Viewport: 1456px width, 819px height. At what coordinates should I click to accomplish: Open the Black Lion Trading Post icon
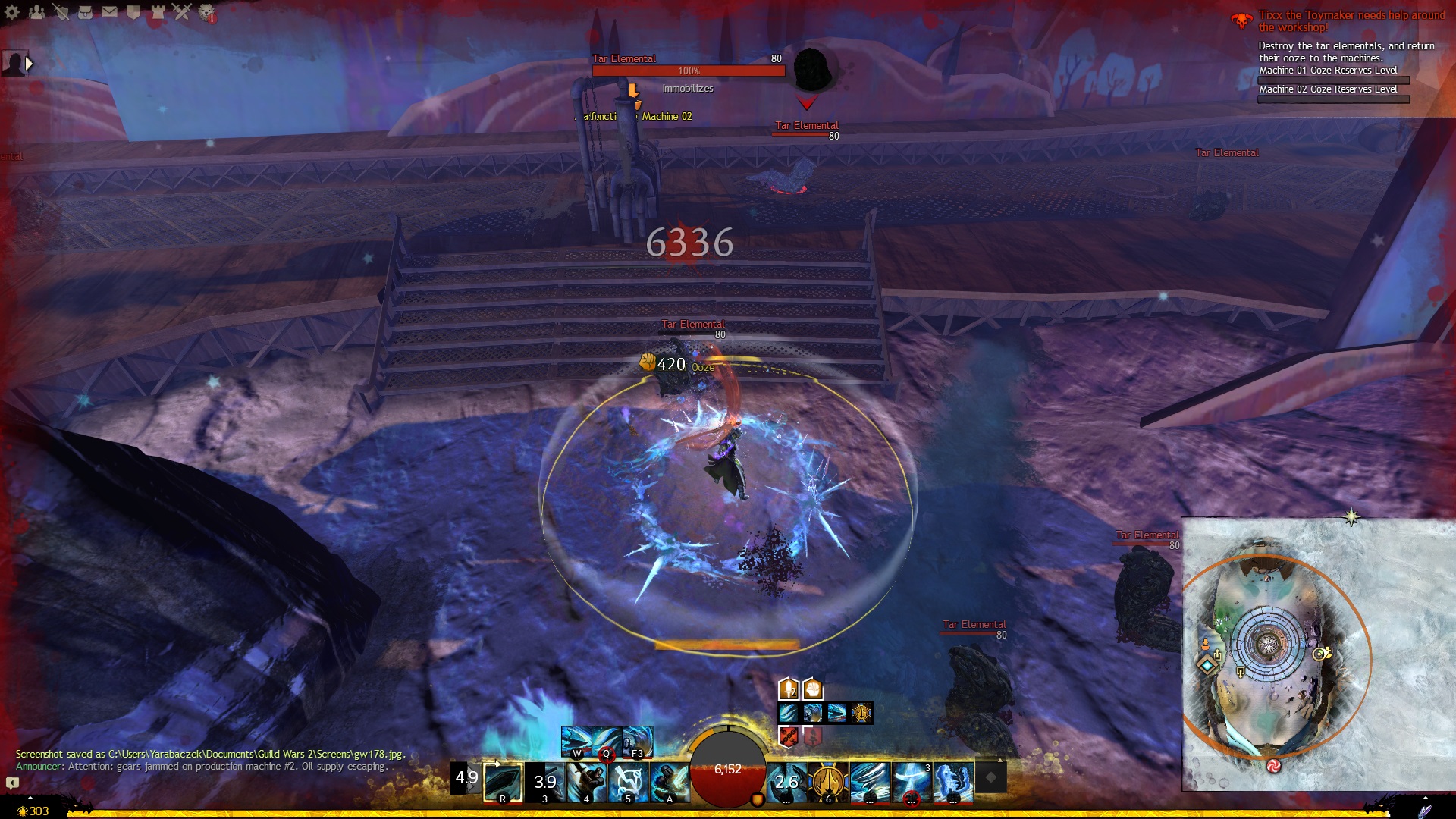206,12
